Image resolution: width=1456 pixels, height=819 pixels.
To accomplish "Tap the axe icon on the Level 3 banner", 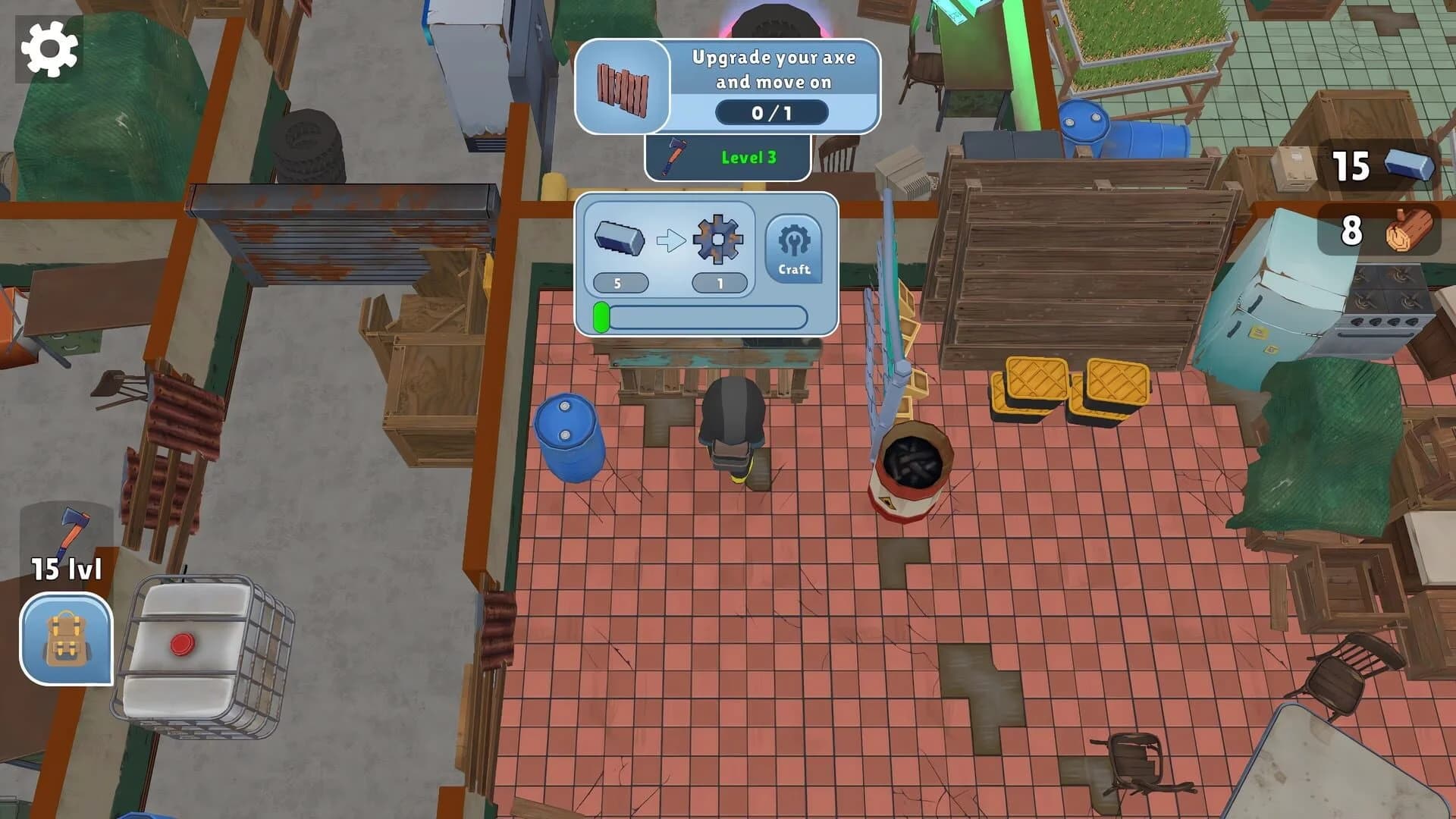I will coord(673,157).
